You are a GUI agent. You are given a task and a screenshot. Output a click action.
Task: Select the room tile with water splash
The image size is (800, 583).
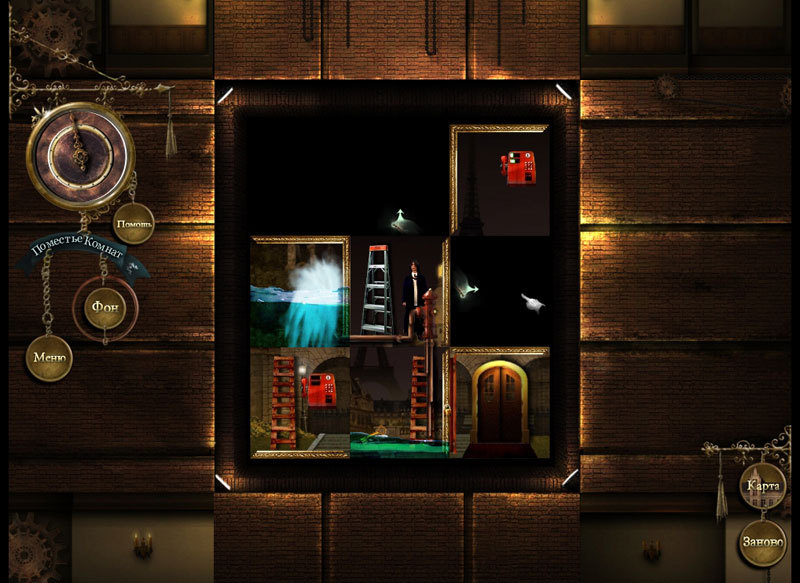click(300, 292)
